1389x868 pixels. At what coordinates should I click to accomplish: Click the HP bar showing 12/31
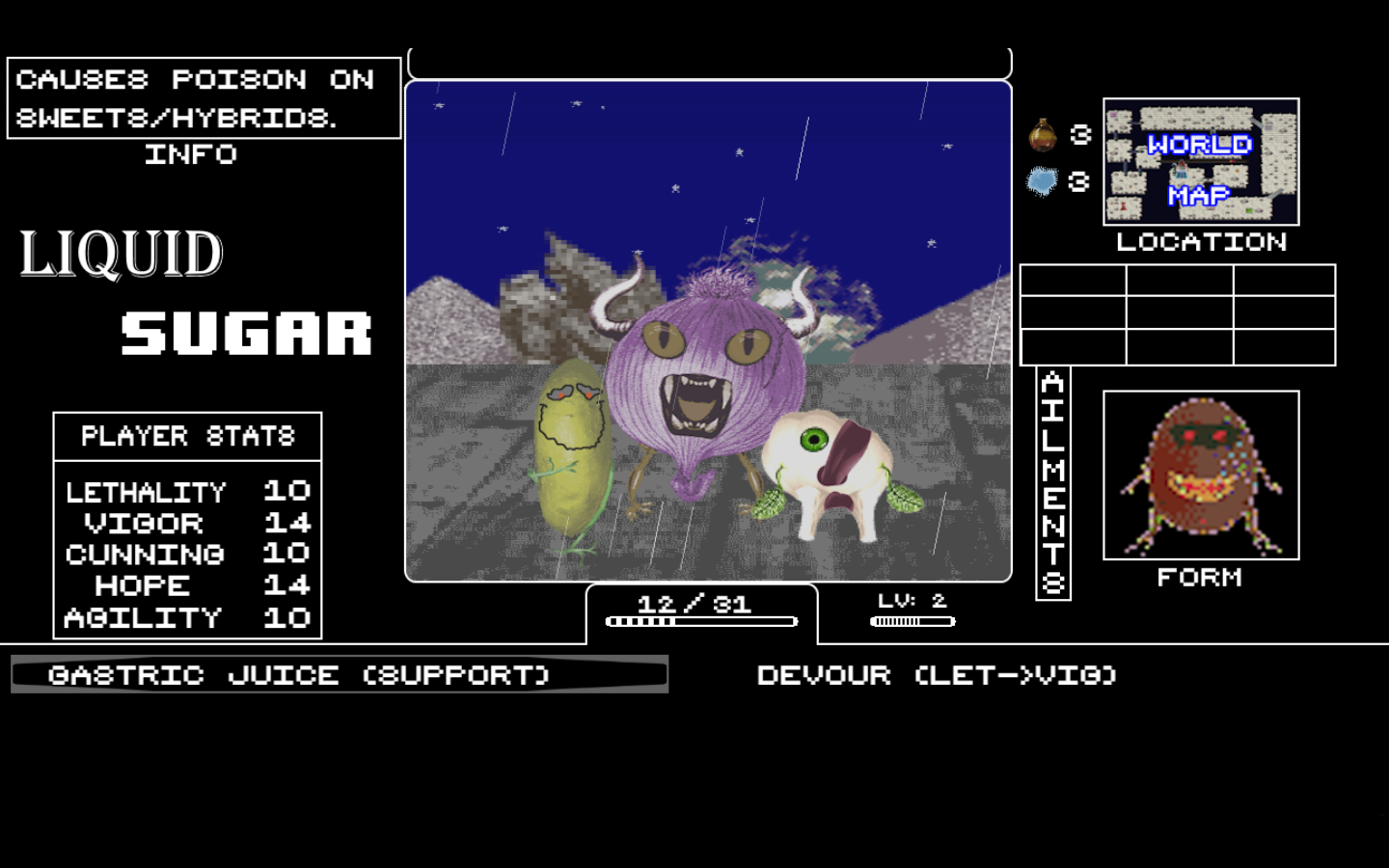(701, 610)
